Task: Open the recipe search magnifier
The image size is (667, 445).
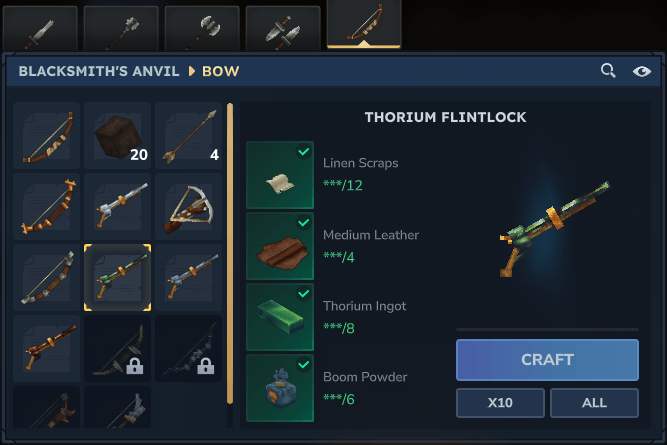Action: pyautogui.click(x=608, y=71)
